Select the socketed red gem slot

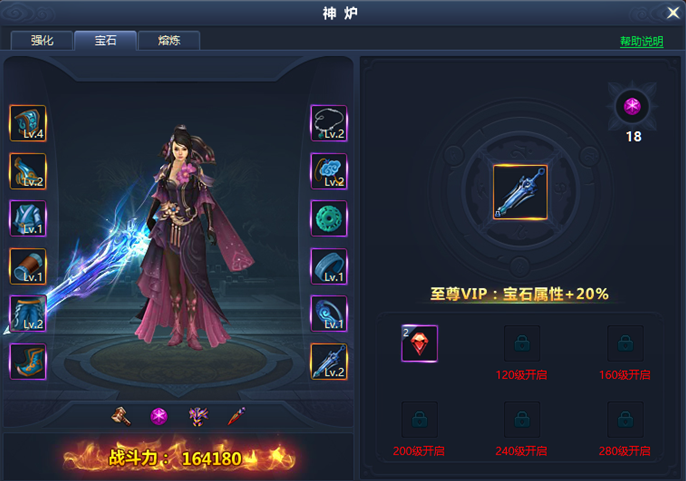click(420, 343)
